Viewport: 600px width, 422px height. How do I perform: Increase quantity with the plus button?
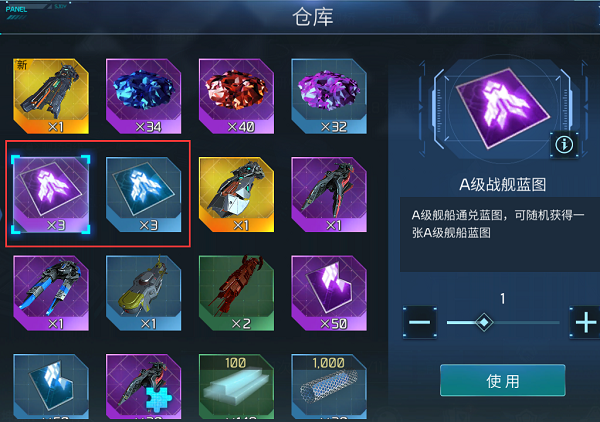pos(584,322)
